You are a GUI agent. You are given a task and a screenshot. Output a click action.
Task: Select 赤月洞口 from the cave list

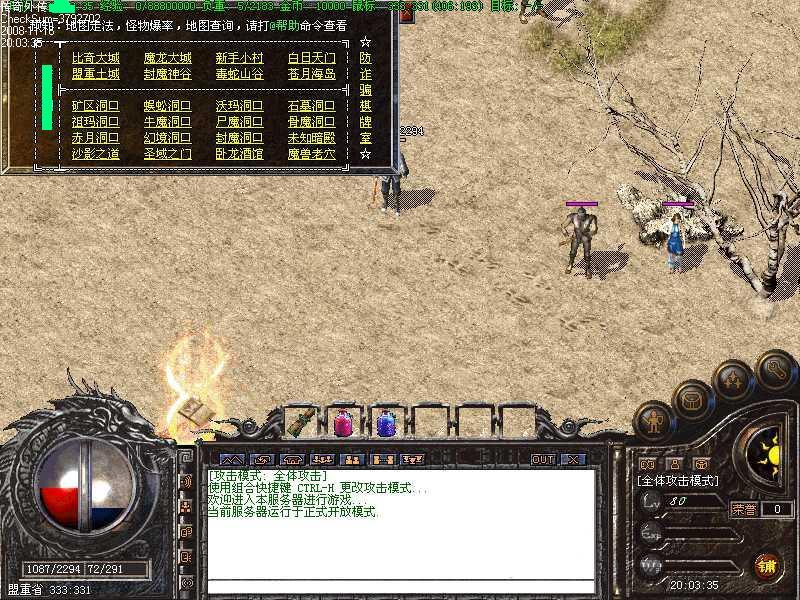(x=95, y=137)
